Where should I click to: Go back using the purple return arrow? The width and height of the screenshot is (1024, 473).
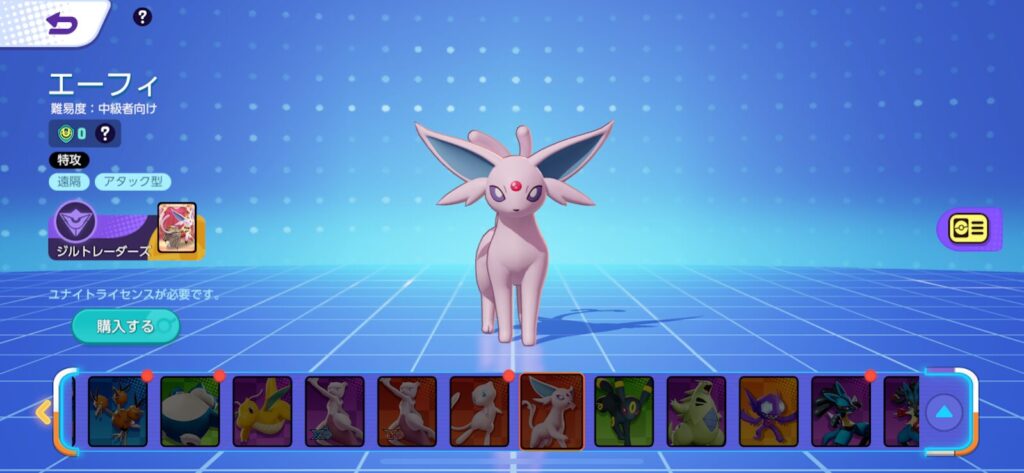pos(62,23)
